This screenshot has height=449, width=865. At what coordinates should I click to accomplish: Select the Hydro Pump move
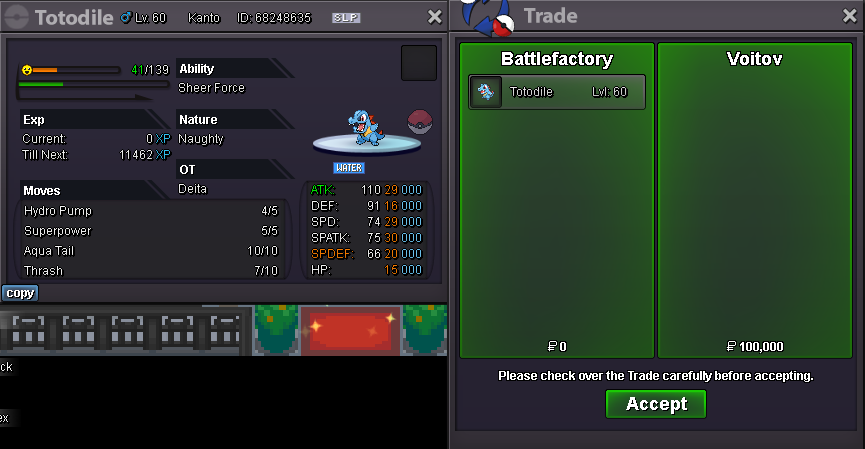point(151,211)
